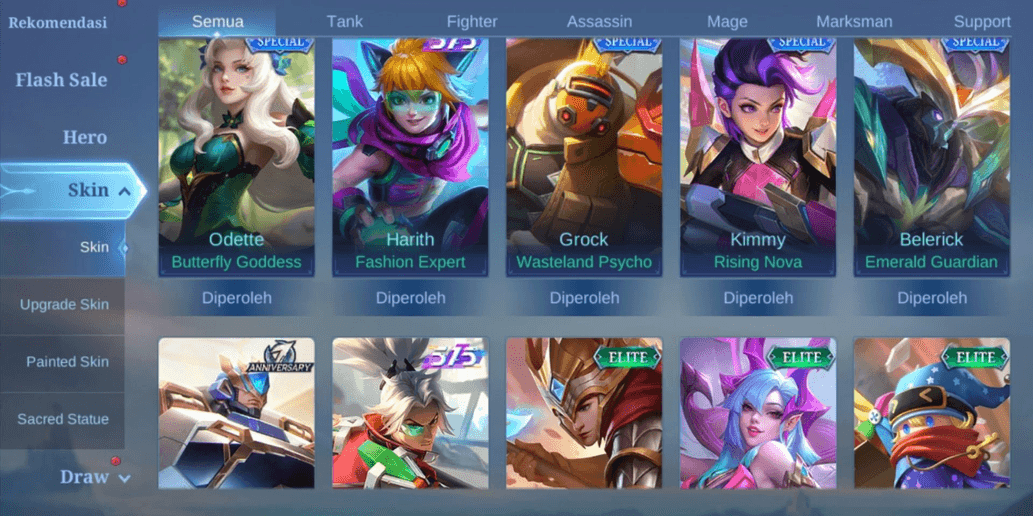Switch to the Assassin tab
This screenshot has width=1033, height=516.
(599, 21)
